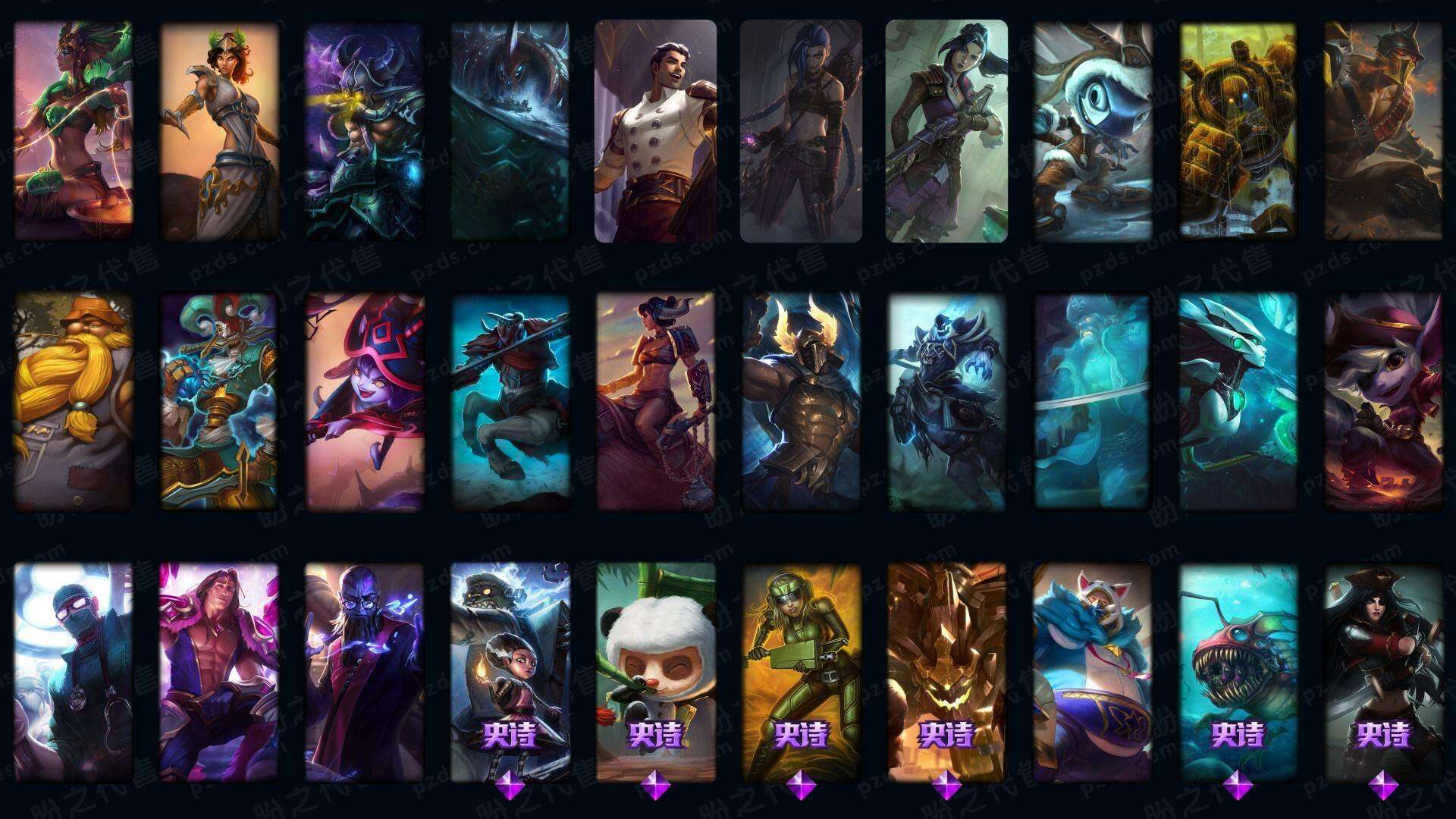
Task: Select the golden winged-helmet warrior card
Action: point(801,402)
